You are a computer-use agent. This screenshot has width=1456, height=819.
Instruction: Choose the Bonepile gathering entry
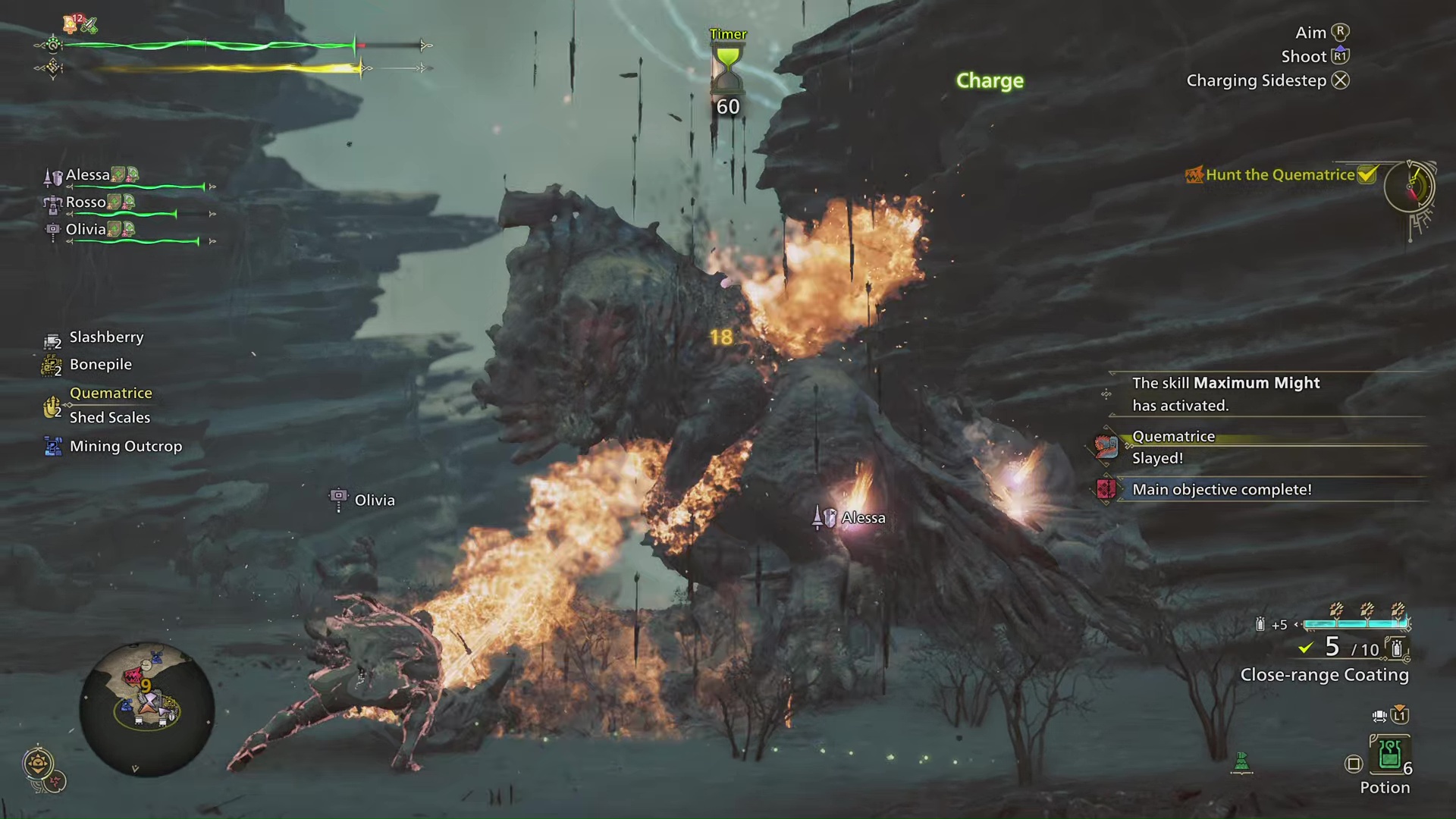tap(100, 365)
